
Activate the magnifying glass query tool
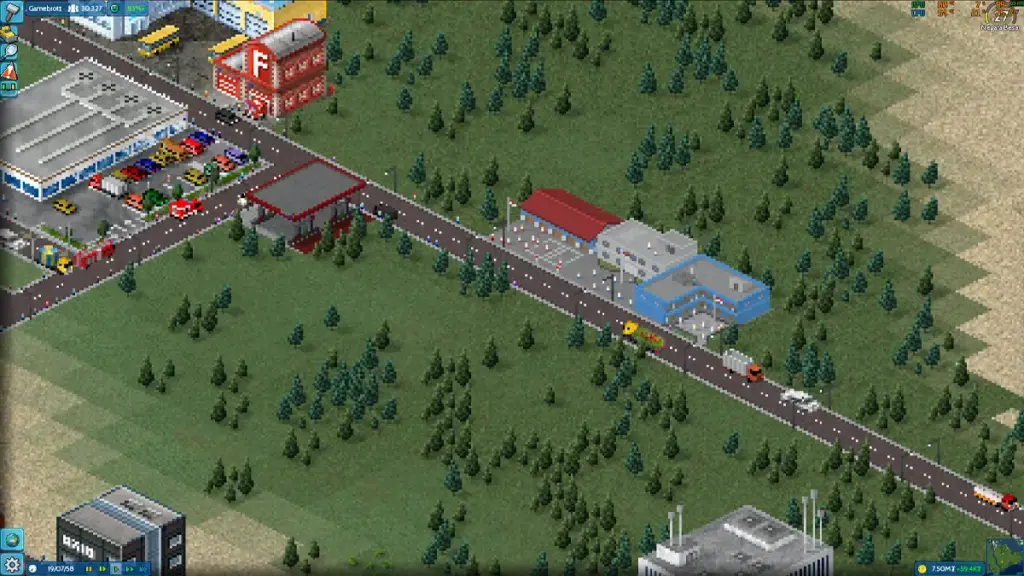tap(8, 52)
